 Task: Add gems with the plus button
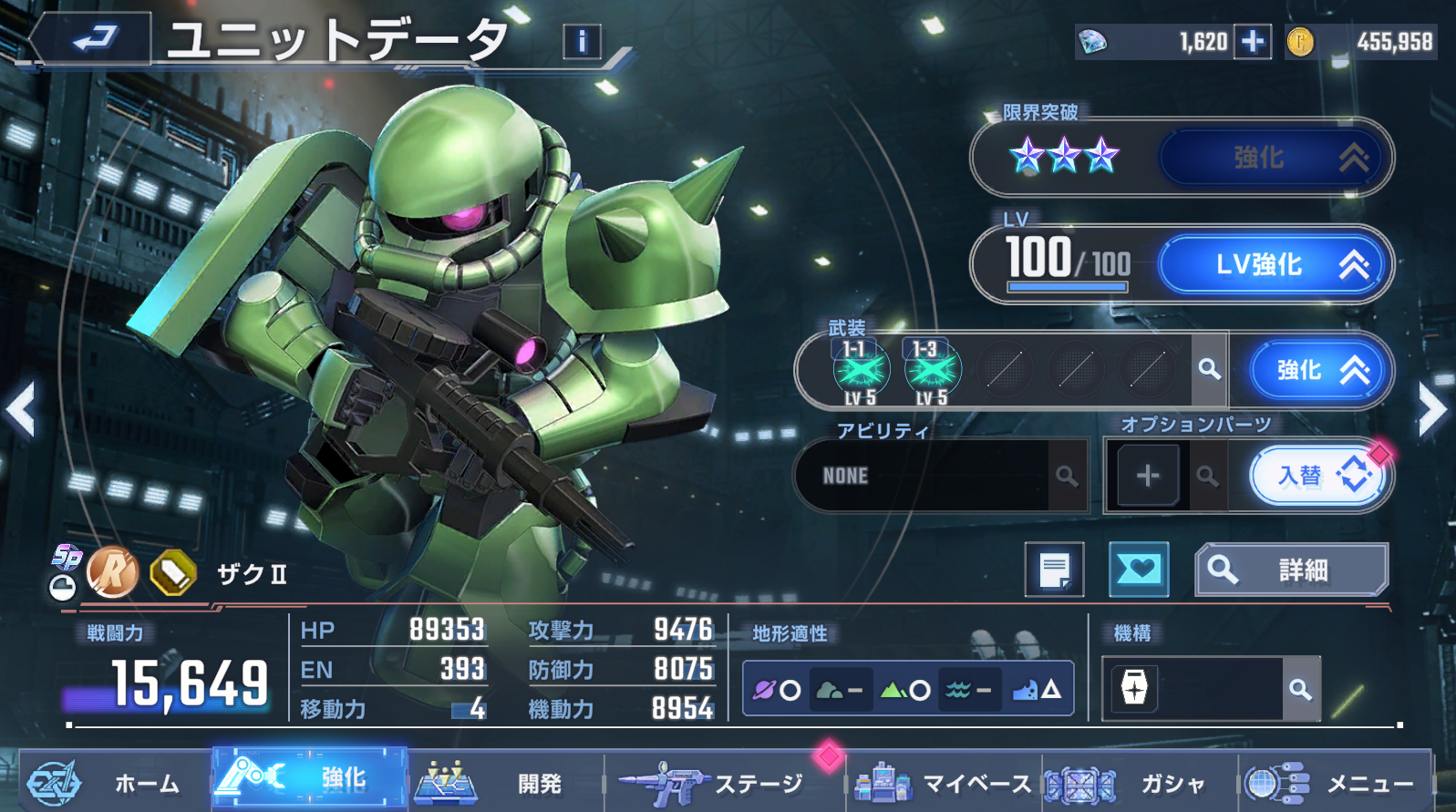(1253, 42)
